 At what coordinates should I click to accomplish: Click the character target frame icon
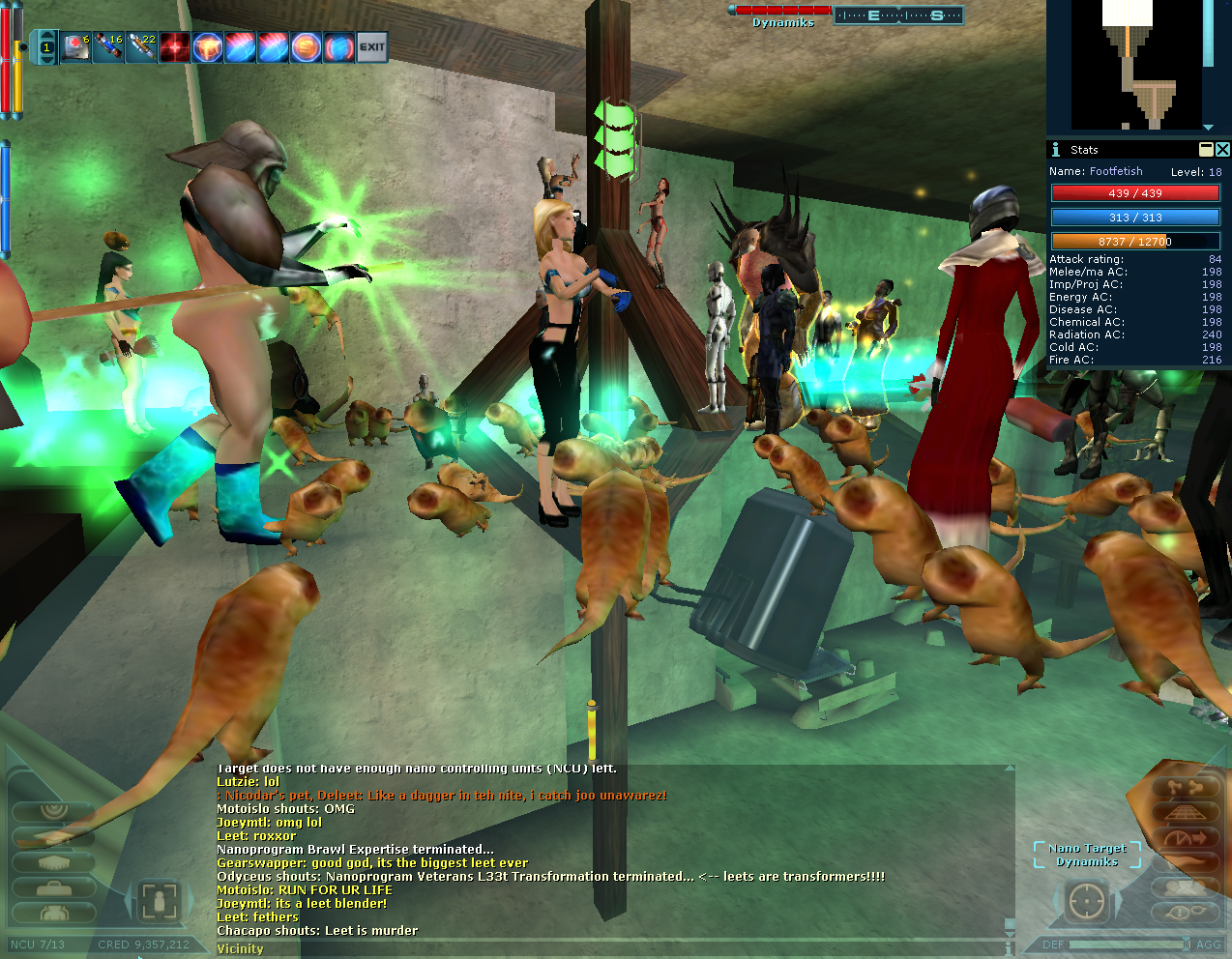pyautogui.click(x=157, y=902)
